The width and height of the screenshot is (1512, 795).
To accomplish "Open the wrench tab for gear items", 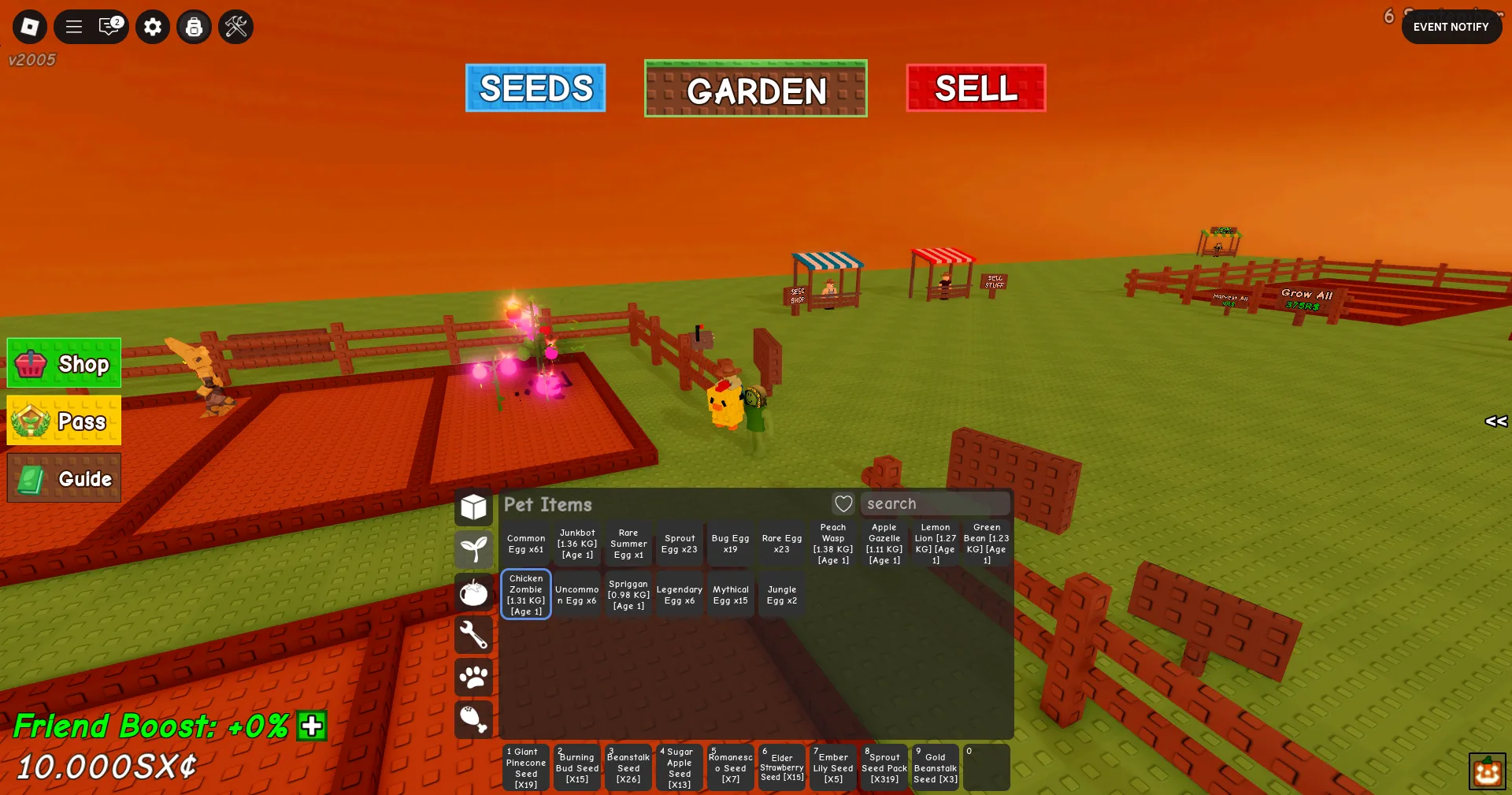I will (x=474, y=635).
